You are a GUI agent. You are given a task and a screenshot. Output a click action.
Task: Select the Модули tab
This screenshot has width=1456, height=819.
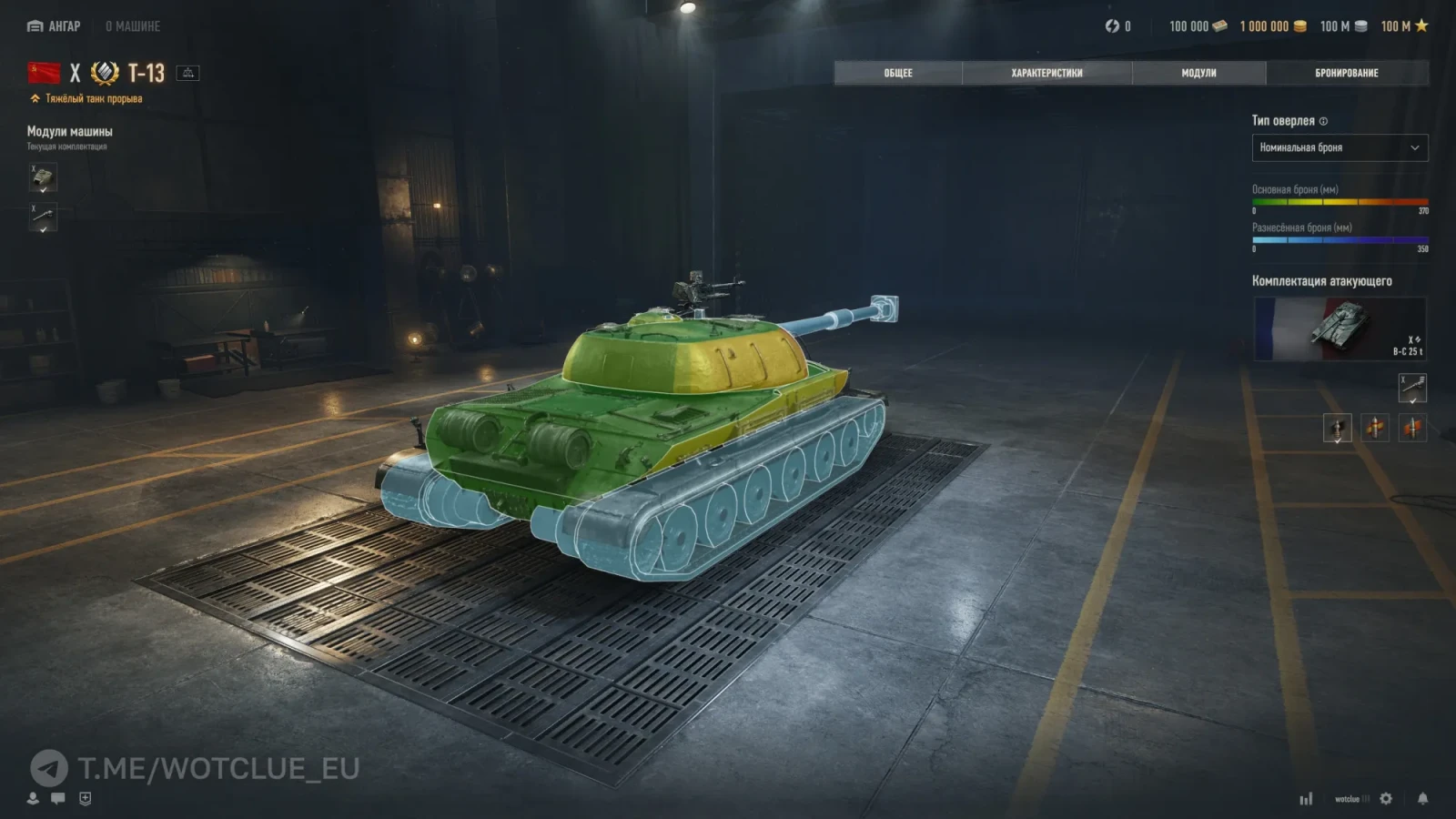pos(1198,73)
